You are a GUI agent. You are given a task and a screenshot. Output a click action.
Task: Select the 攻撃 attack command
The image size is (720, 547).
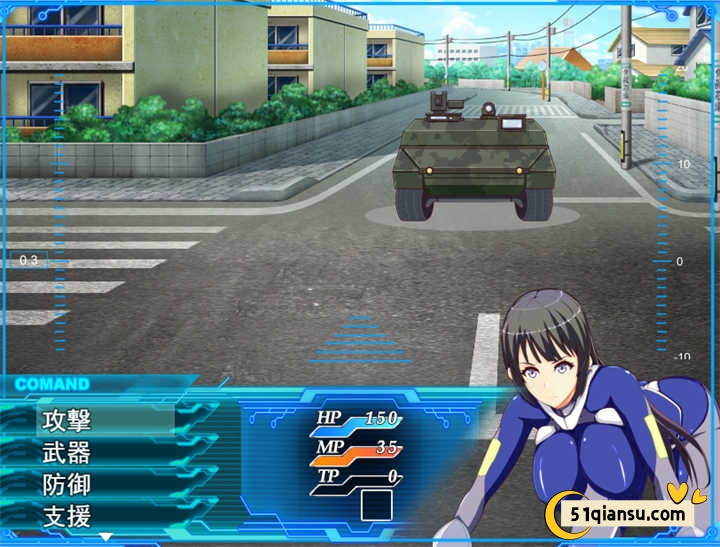[x=68, y=420]
